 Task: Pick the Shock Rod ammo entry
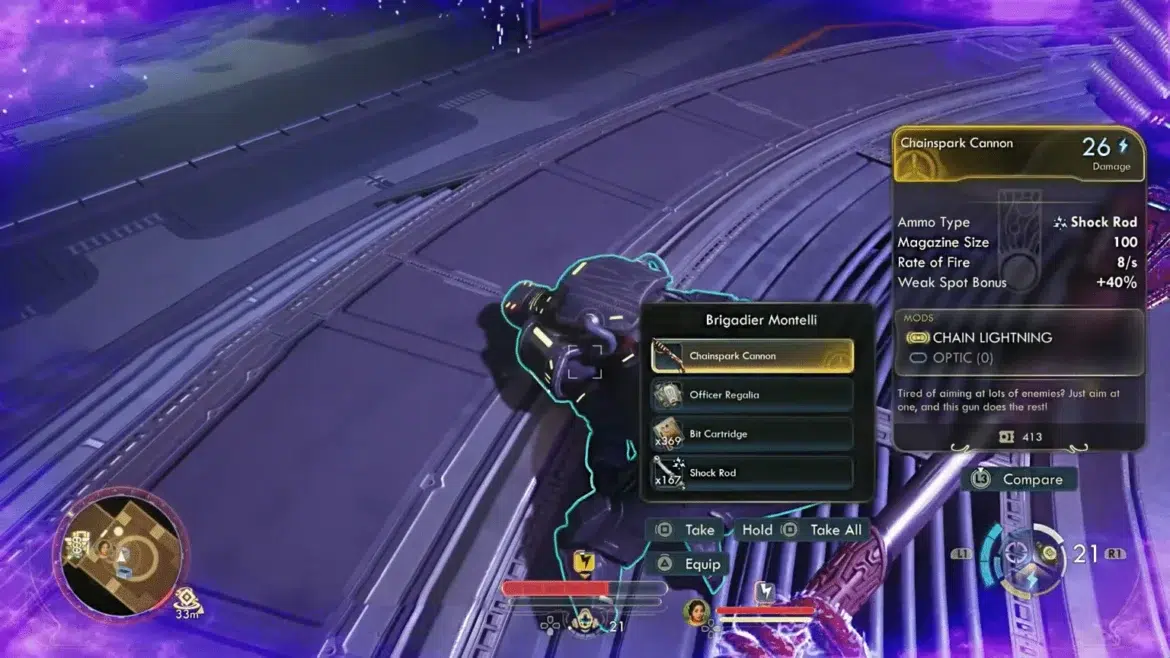coord(752,473)
